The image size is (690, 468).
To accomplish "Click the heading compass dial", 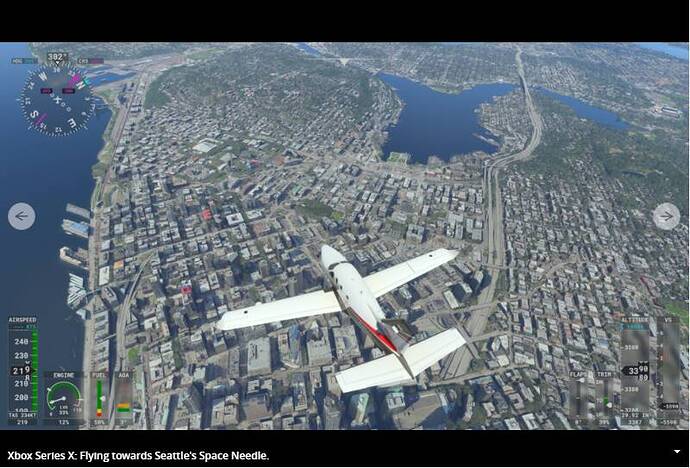I will pos(57,98).
